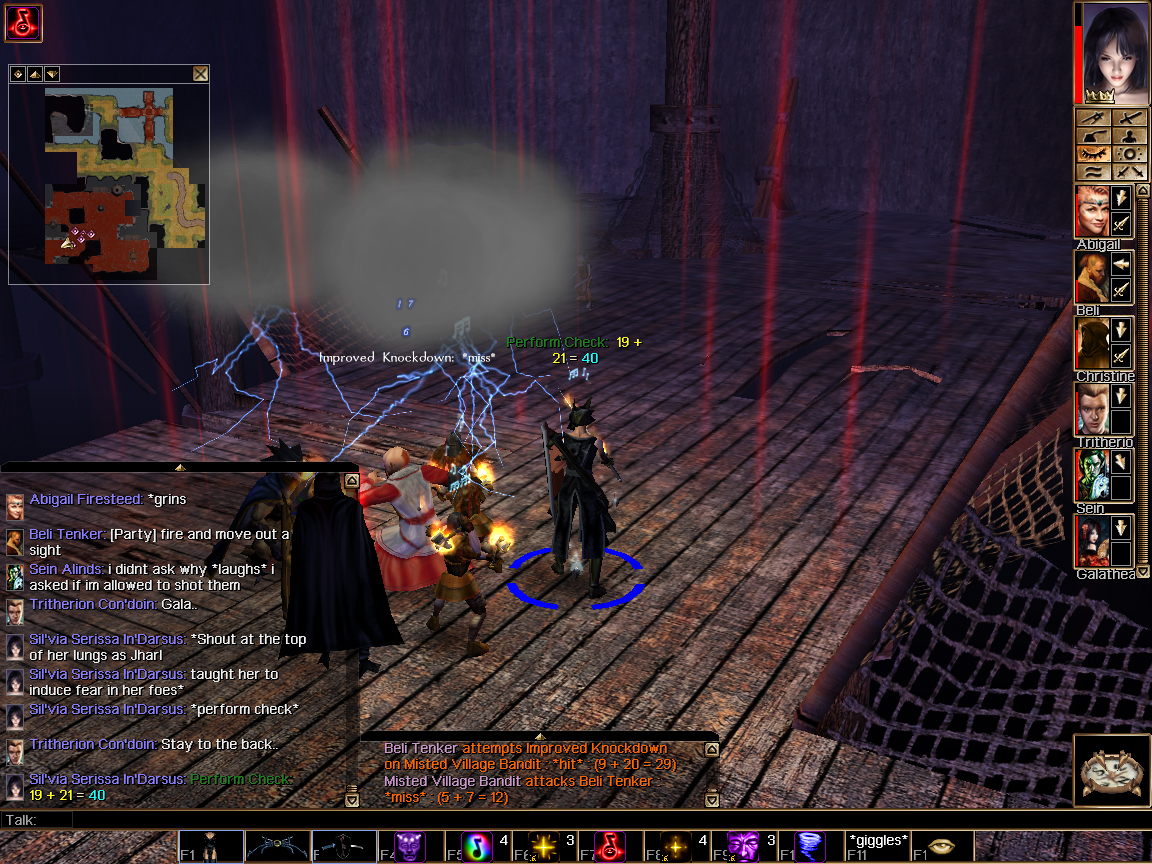Select Sein's green-skinned party portrait

pyautogui.click(x=1093, y=475)
